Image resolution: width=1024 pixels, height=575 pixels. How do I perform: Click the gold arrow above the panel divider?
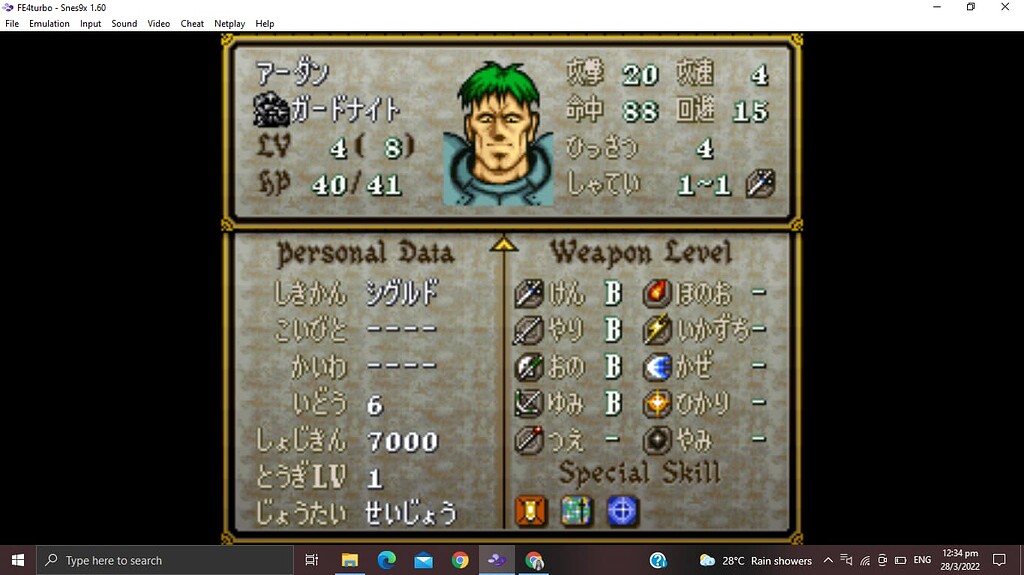[x=504, y=243]
